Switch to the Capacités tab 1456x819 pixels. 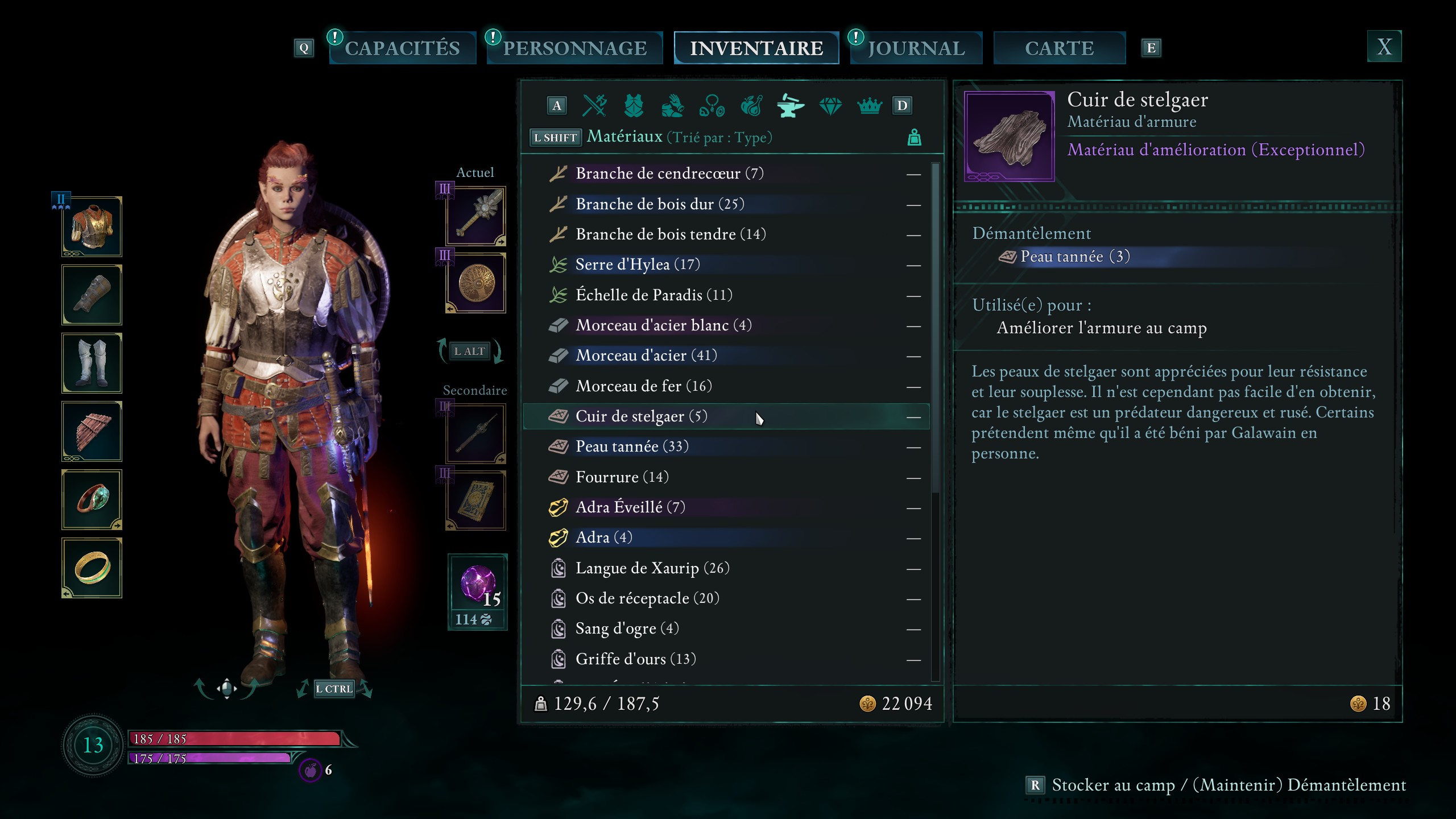point(402,48)
